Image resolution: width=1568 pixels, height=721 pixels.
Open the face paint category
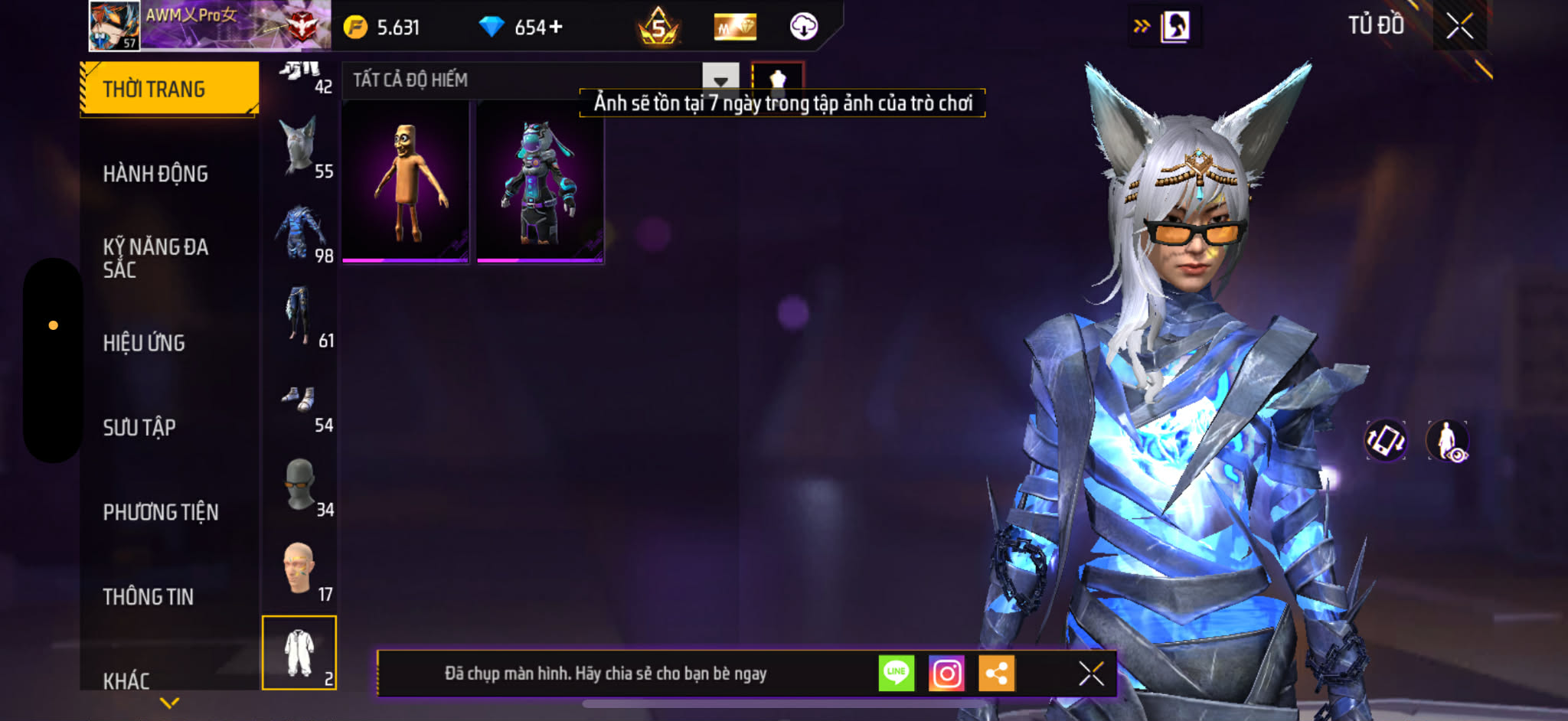pos(299,571)
